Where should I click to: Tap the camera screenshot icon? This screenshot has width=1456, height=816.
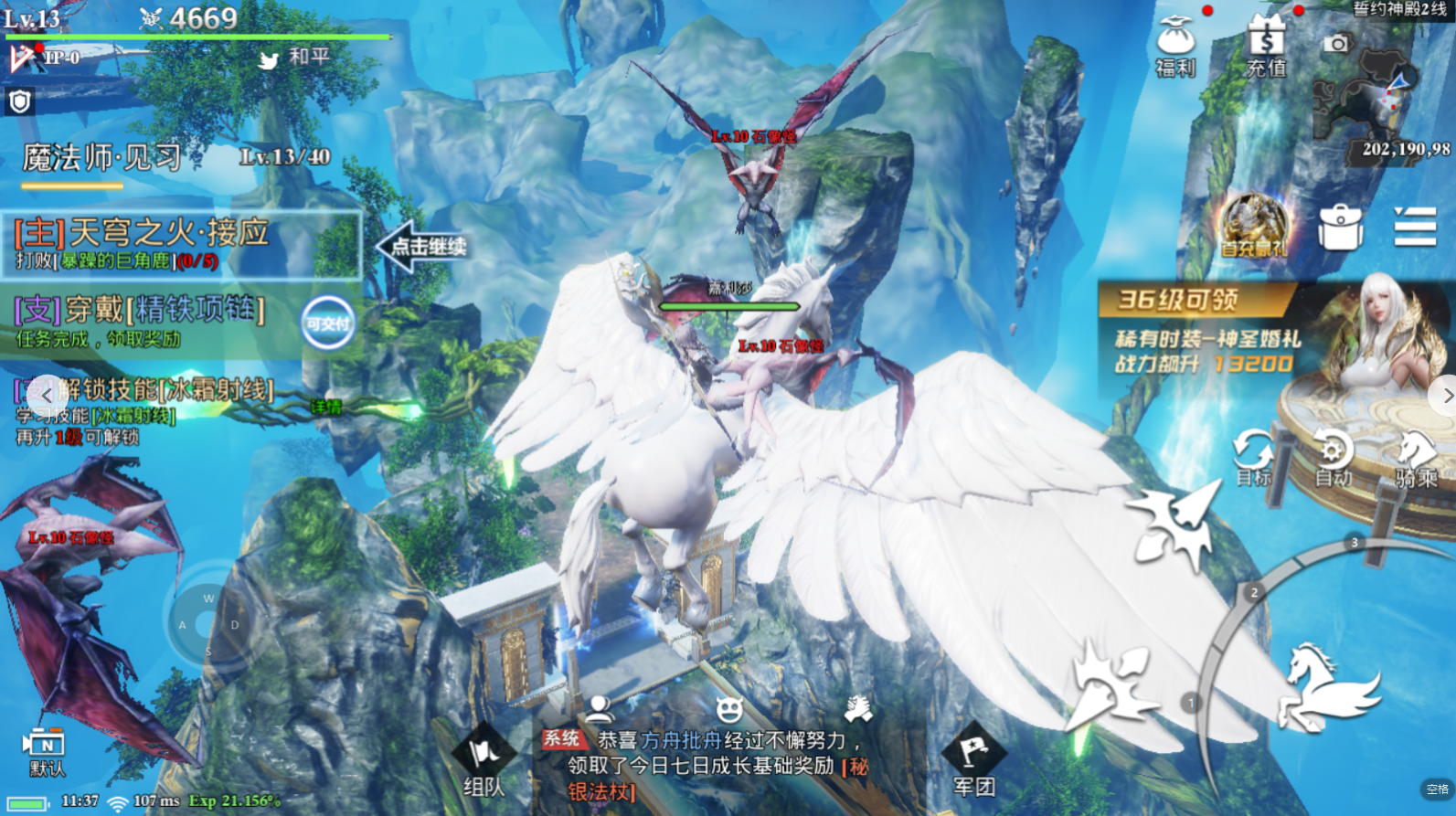tap(1336, 43)
